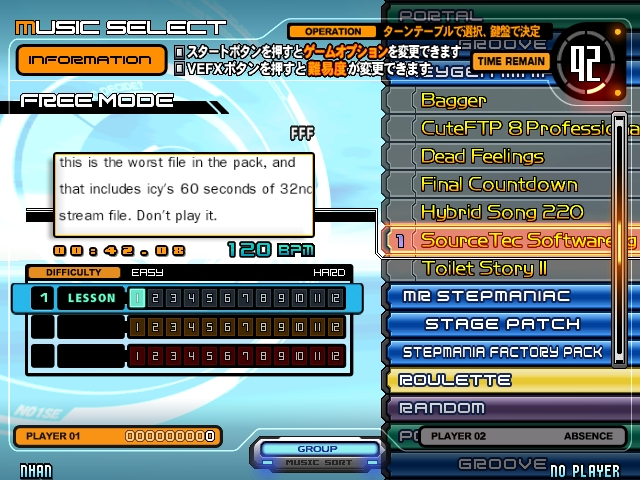Choose the ROULETTE option
640x480 pixels.
[x=455, y=380]
